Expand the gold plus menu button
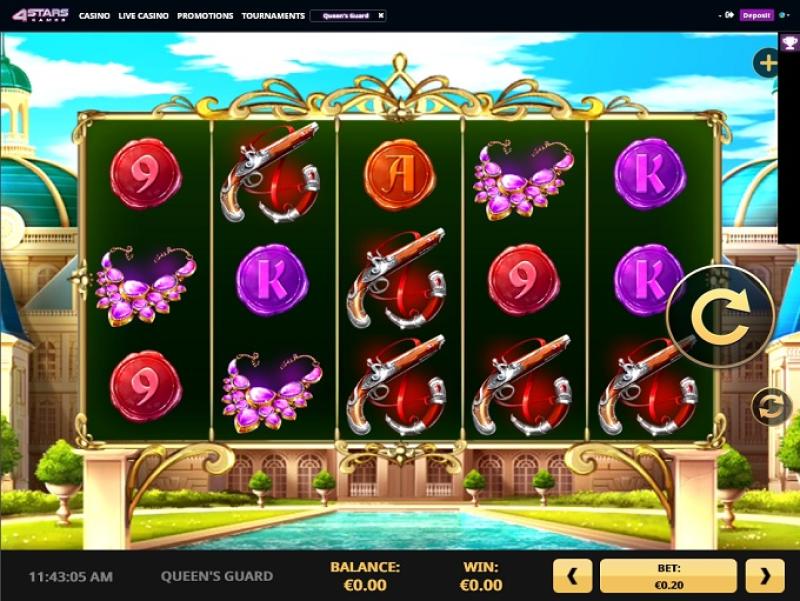800x601 pixels. pyautogui.click(x=767, y=64)
